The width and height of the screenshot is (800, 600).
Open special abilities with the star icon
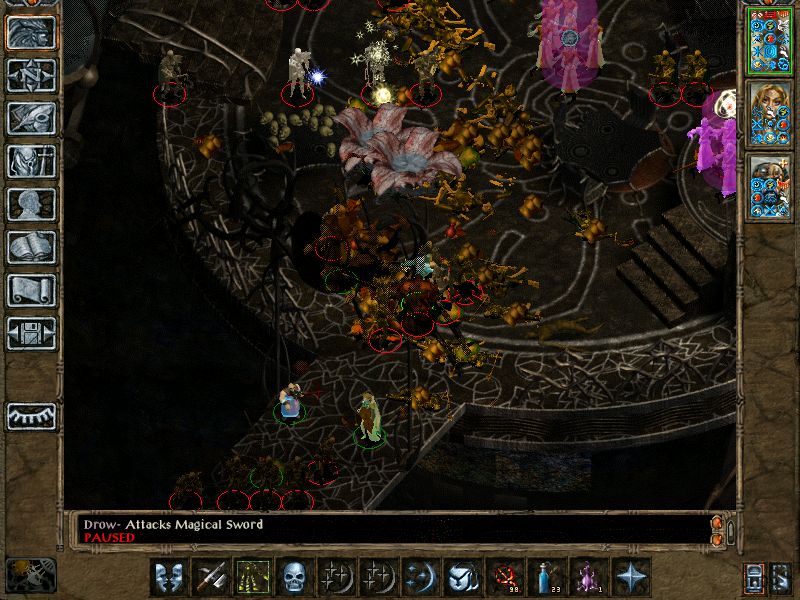[631, 577]
